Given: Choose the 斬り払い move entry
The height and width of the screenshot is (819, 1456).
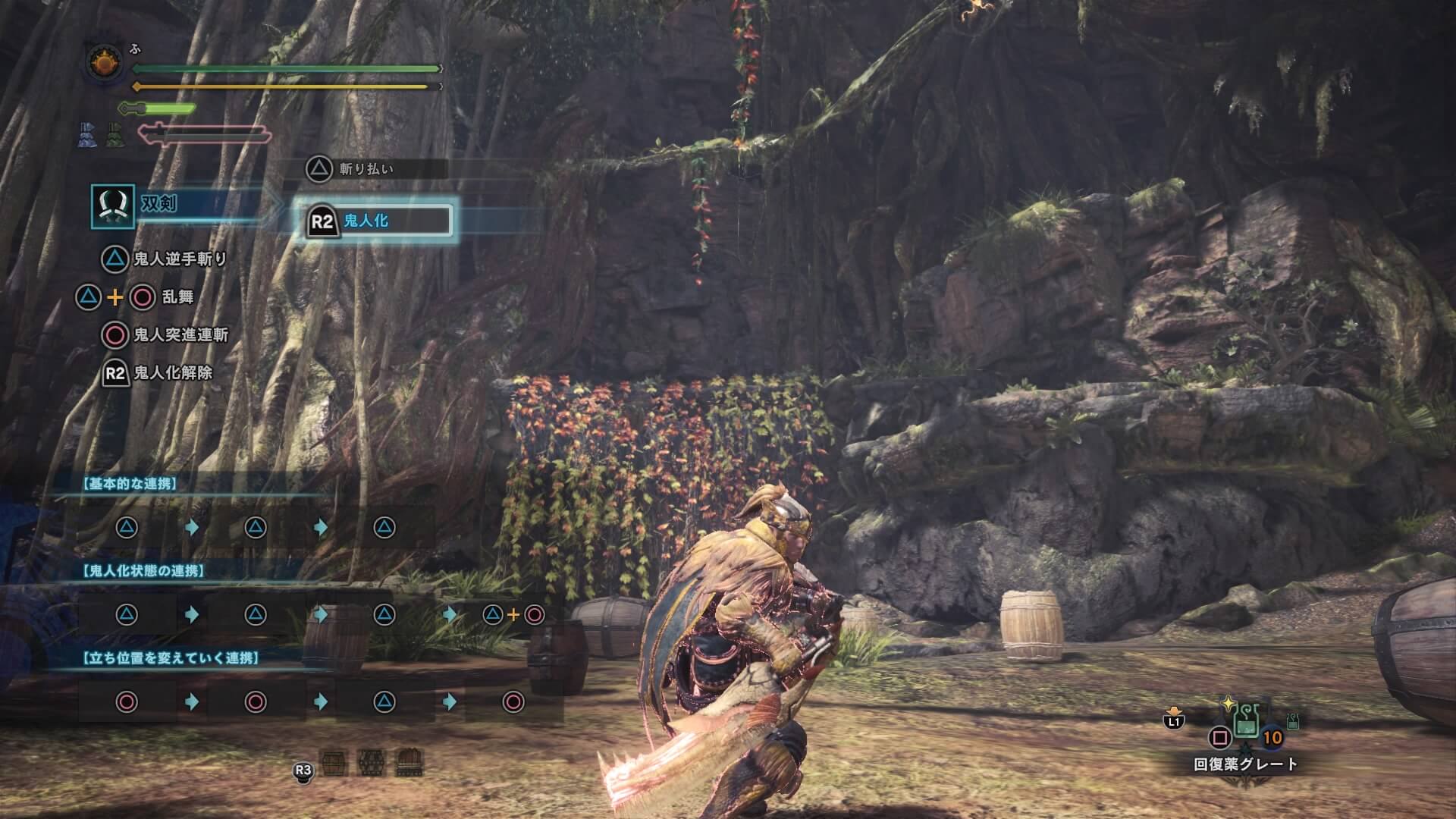Looking at the screenshot, I should pos(366,169).
